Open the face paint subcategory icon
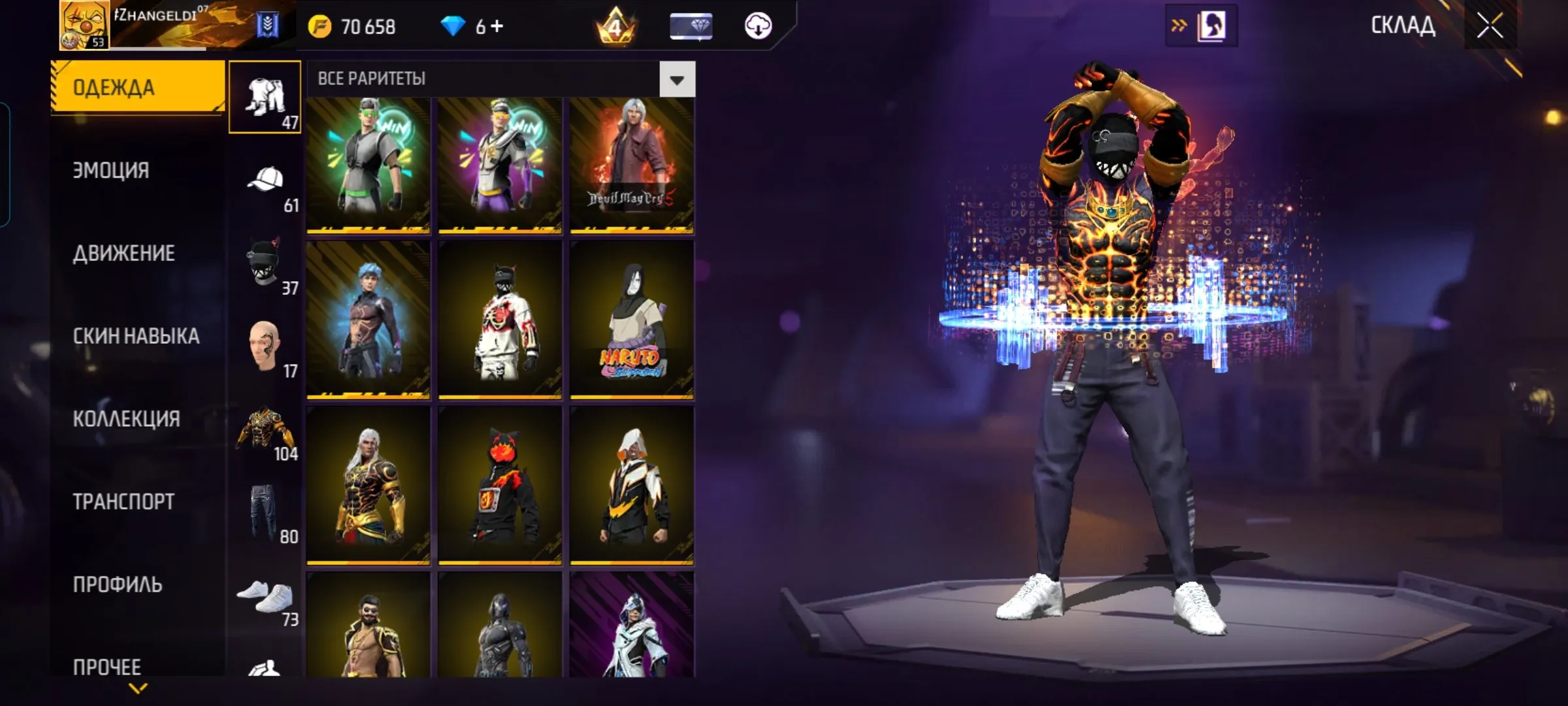Viewport: 1568px width, 706px height. [266, 348]
